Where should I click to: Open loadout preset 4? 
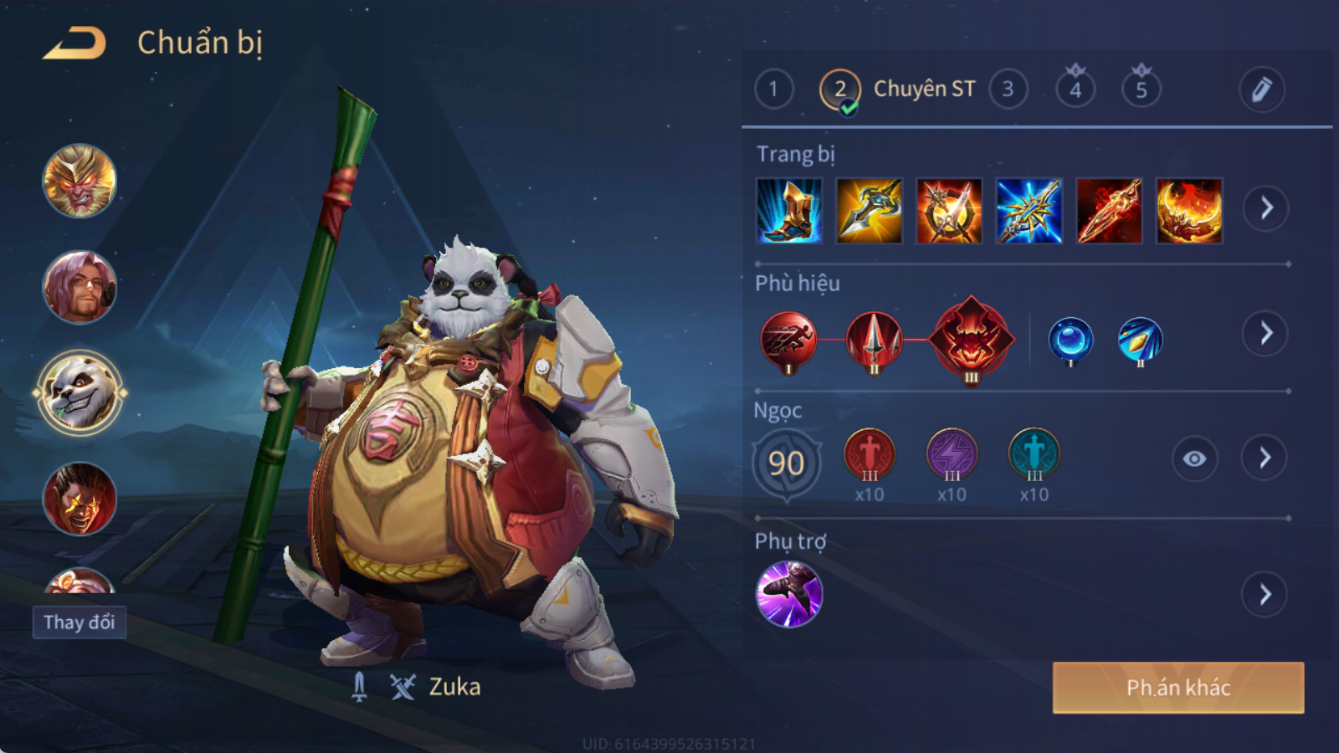[1075, 90]
